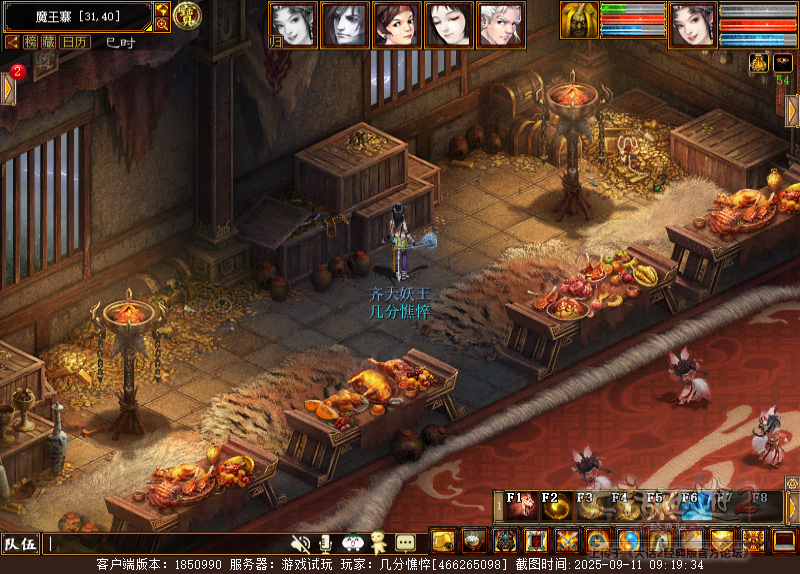Screen dimensions: 800x574
Task: Activate the F6 ice-blue skill
Action: coord(692,505)
